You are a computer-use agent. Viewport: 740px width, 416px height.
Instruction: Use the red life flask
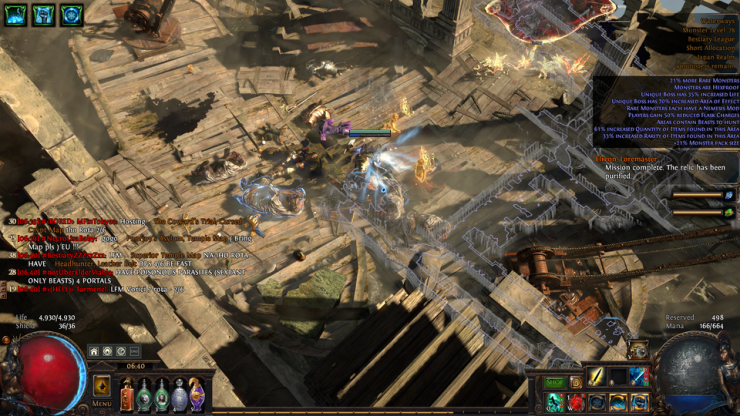tap(127, 395)
